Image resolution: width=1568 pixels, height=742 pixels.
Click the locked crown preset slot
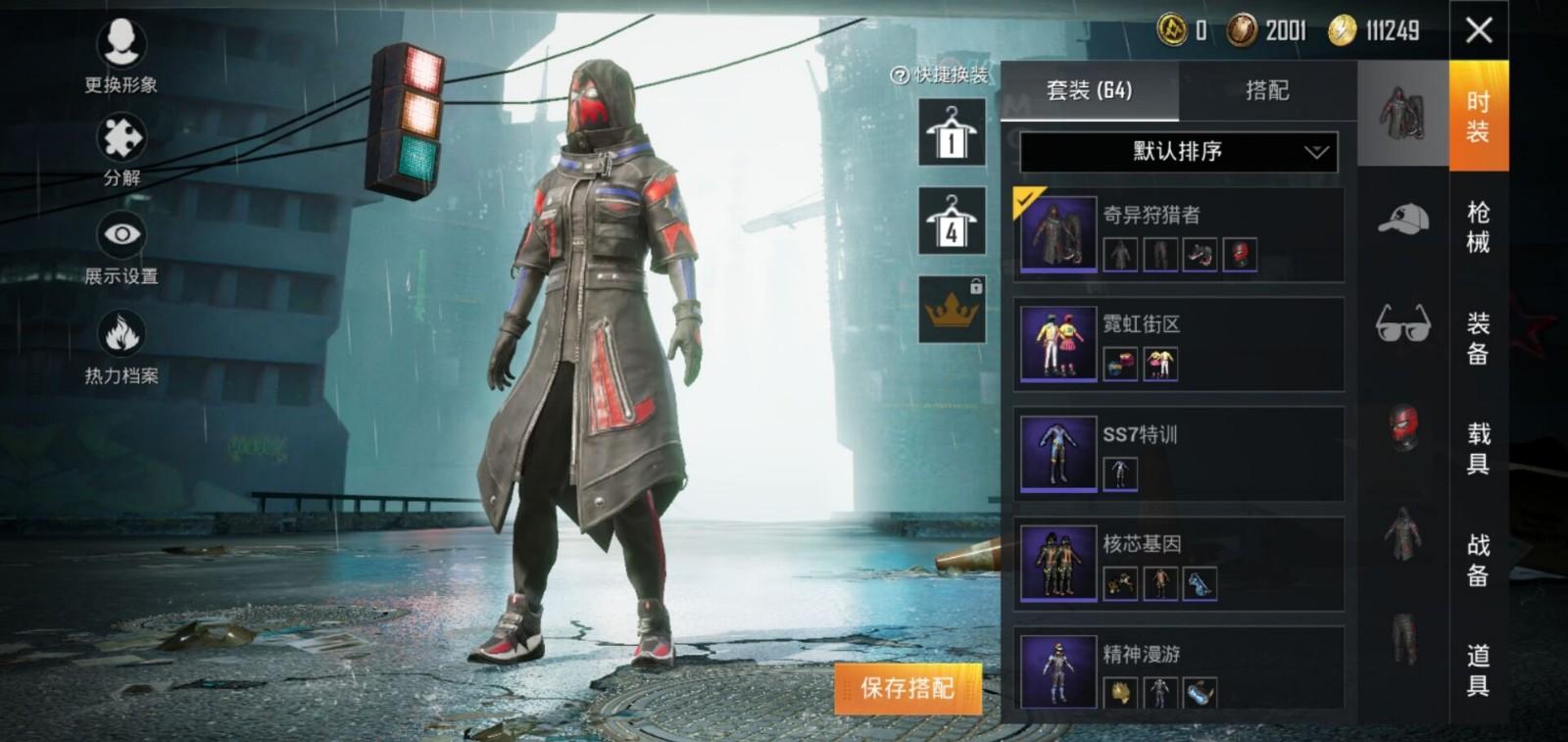click(951, 310)
